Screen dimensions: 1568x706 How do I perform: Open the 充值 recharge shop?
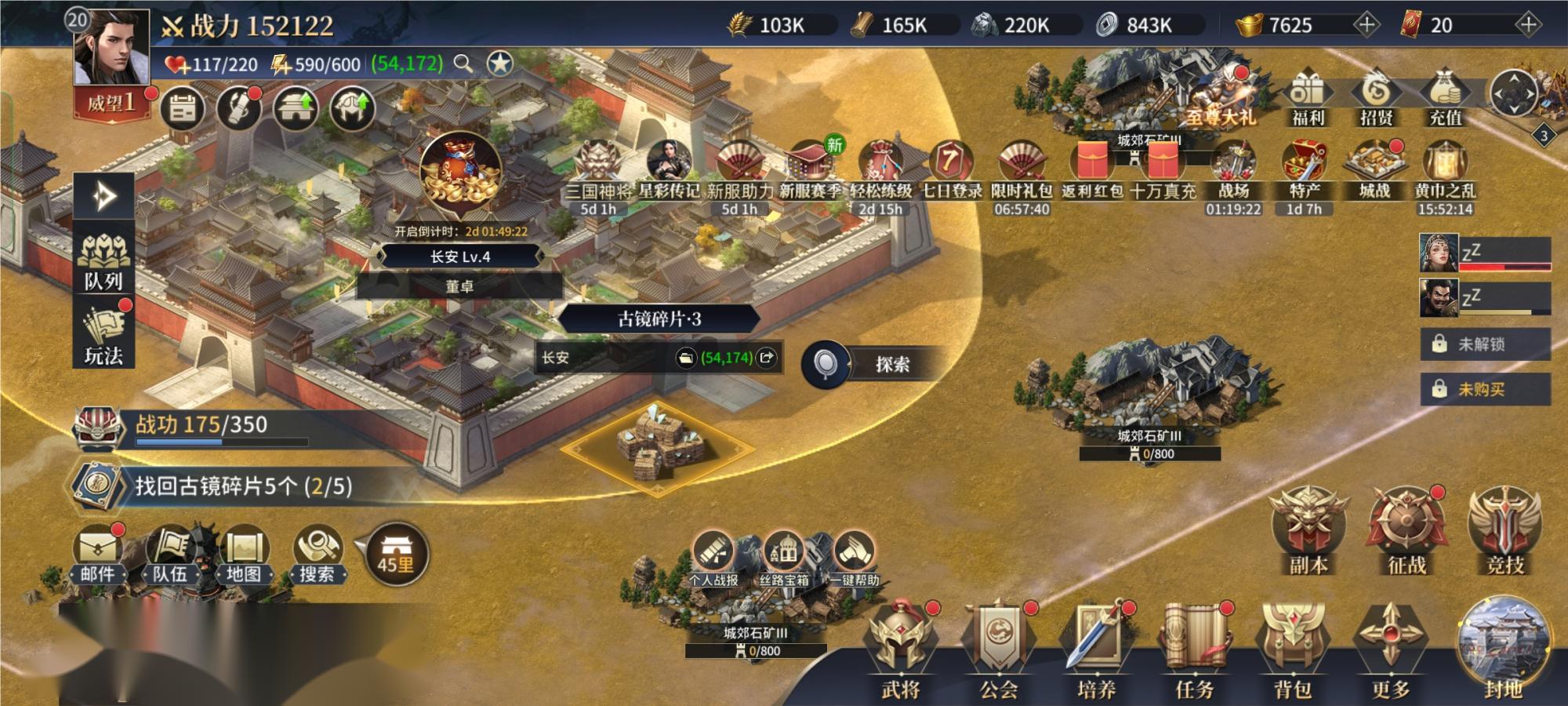(1445, 98)
